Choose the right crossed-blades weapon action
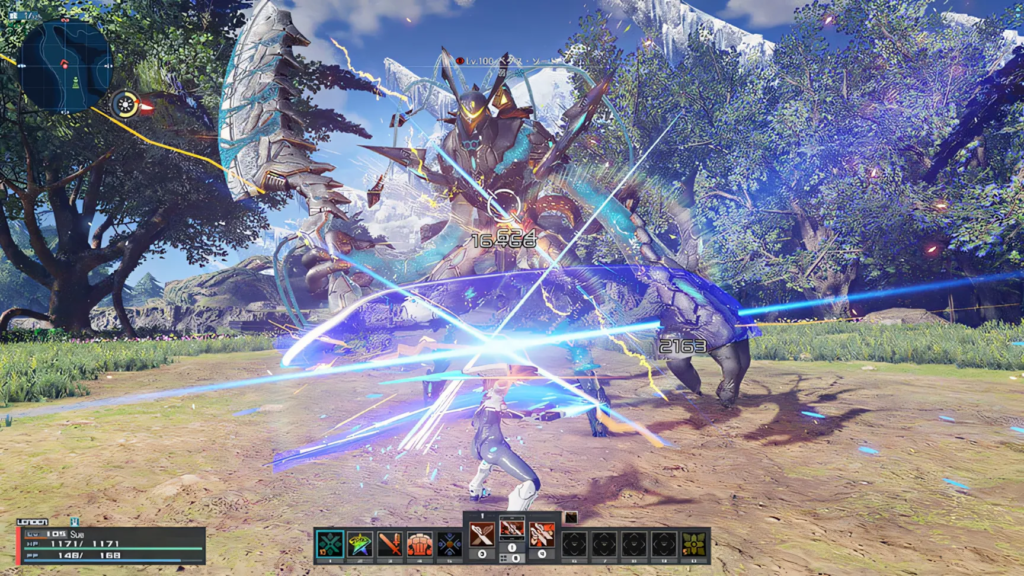This screenshot has width=1024, height=576. (542, 534)
